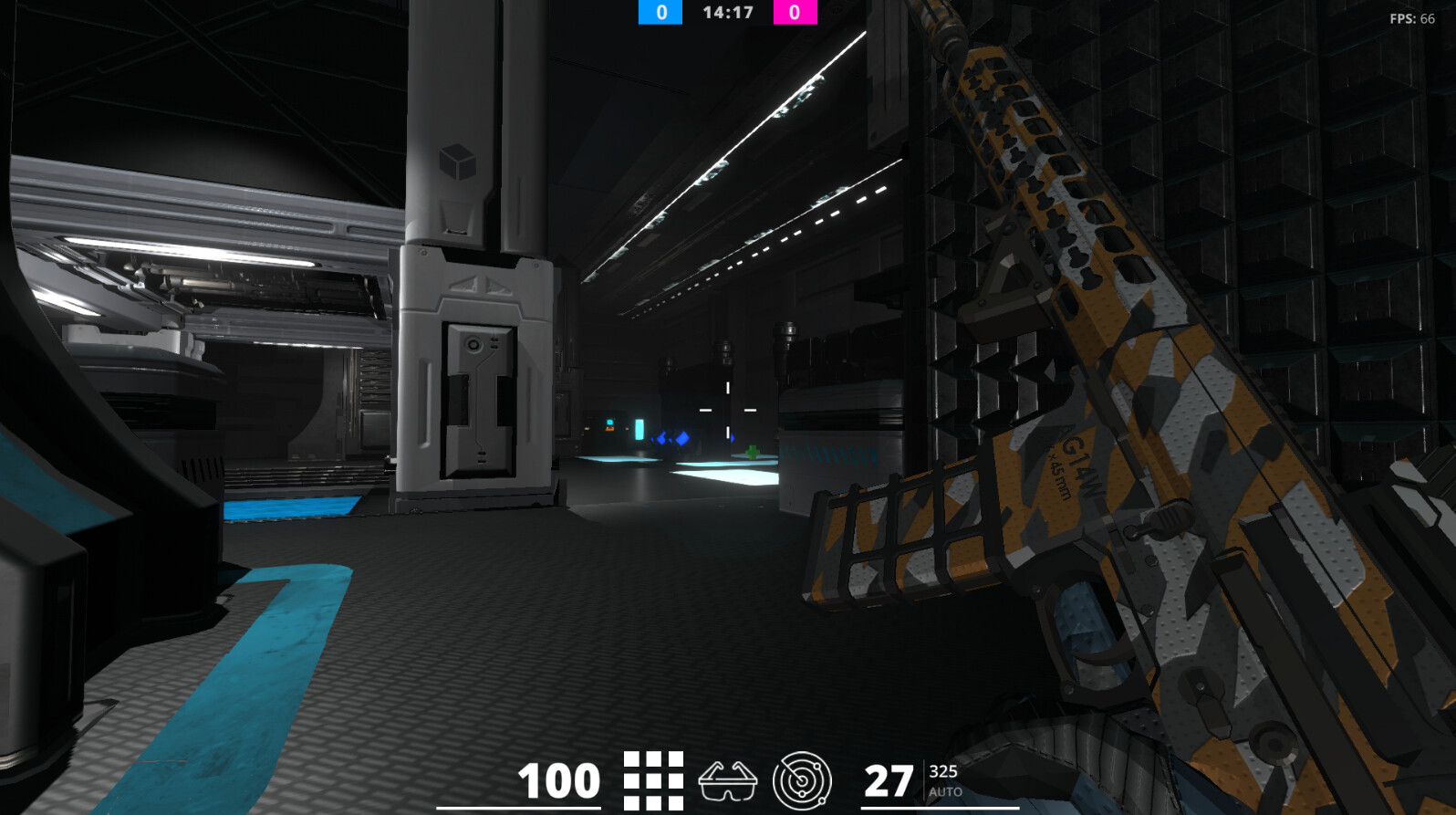Viewport: 1456px width, 815px height.
Task: Click the armor grid icon next to health
Action: pos(651,780)
